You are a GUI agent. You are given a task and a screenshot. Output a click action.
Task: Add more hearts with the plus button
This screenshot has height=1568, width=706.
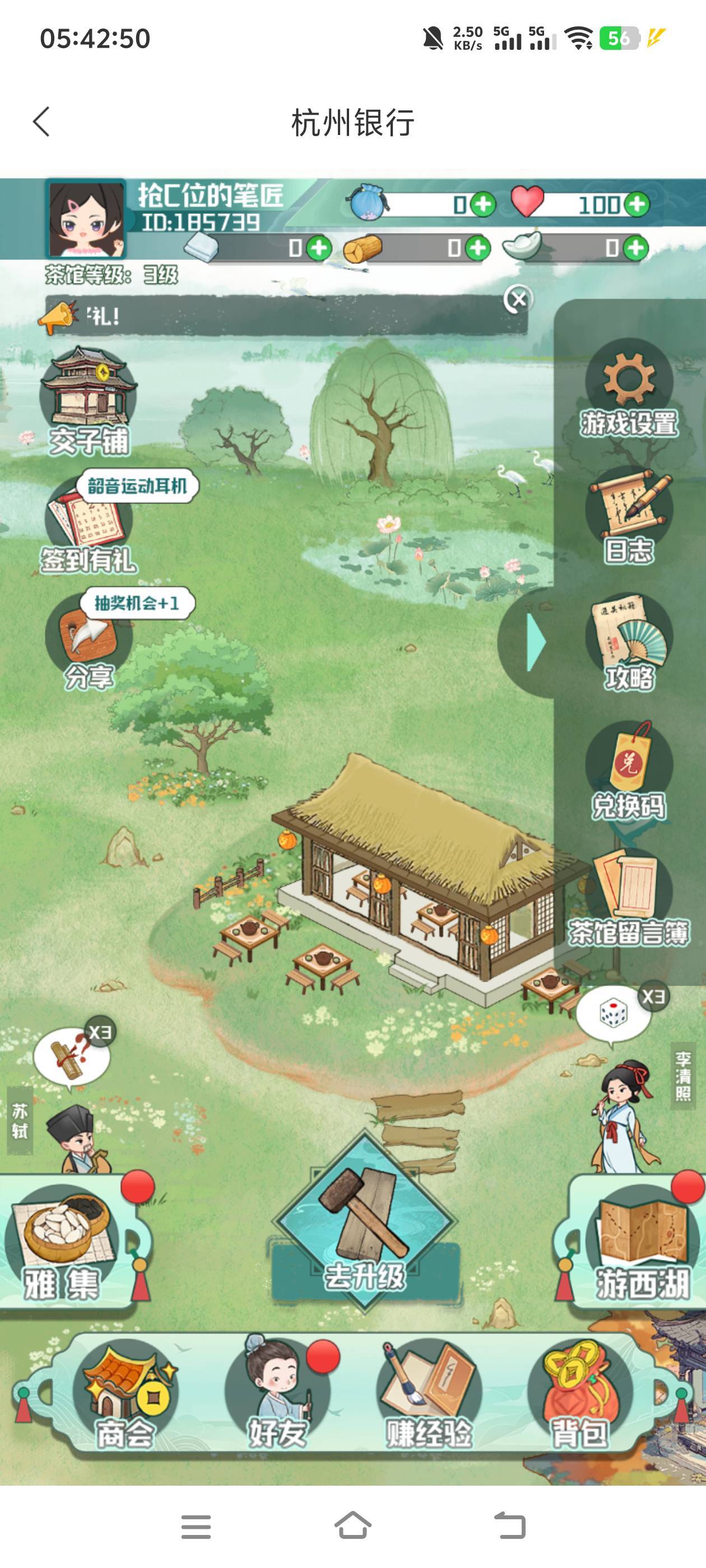(x=637, y=204)
